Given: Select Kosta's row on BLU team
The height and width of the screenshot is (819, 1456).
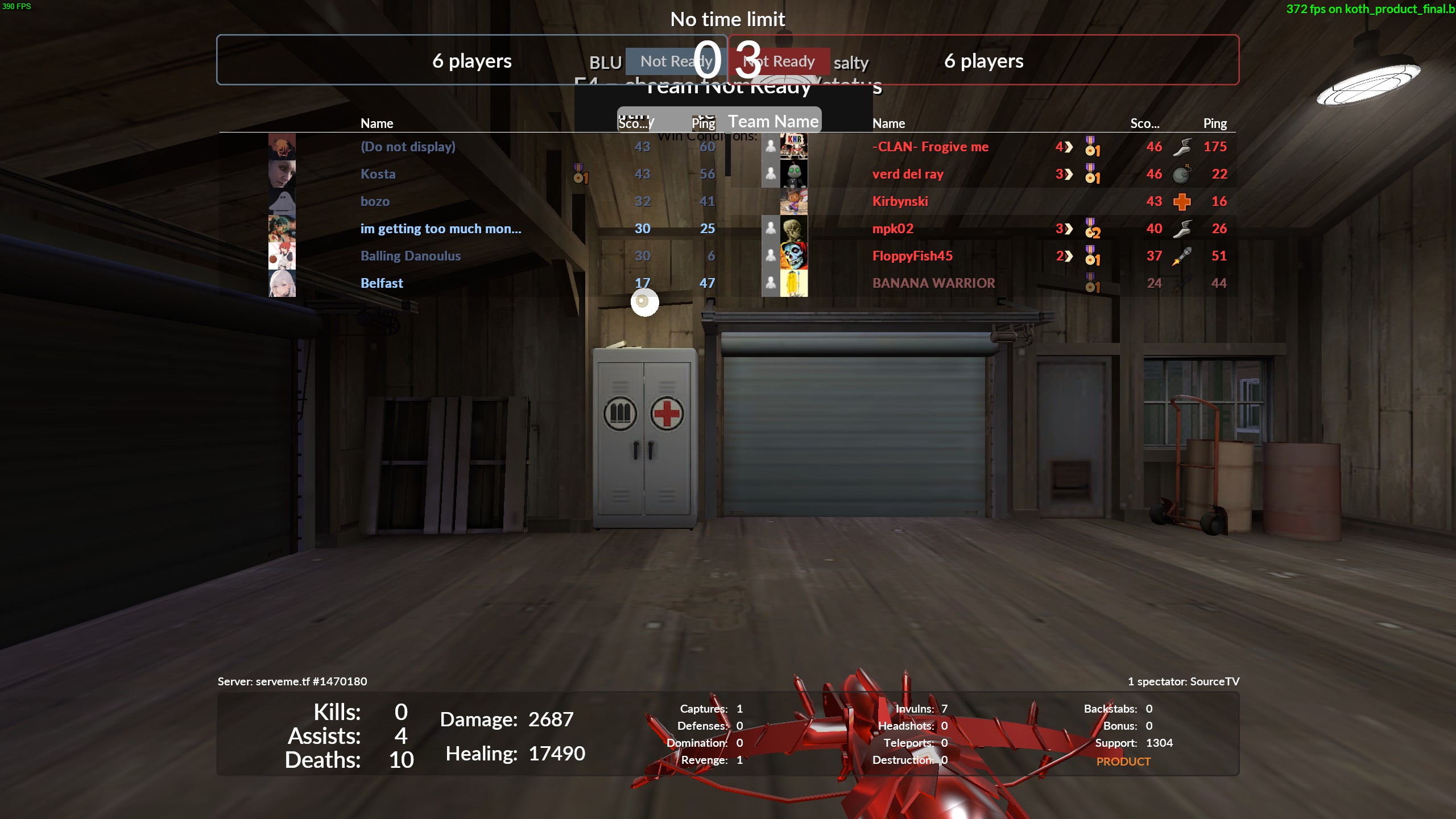Looking at the screenshot, I should [x=378, y=174].
